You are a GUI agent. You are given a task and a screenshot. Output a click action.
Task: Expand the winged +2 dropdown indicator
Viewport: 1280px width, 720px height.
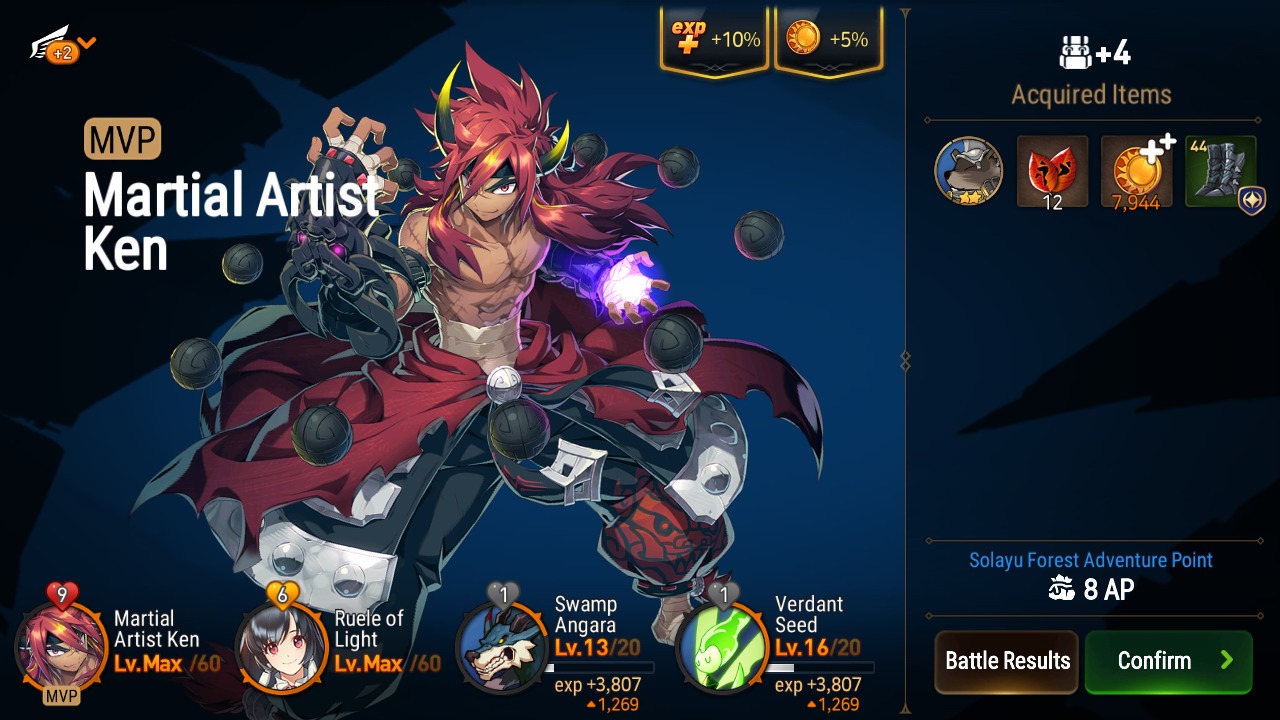[63, 45]
